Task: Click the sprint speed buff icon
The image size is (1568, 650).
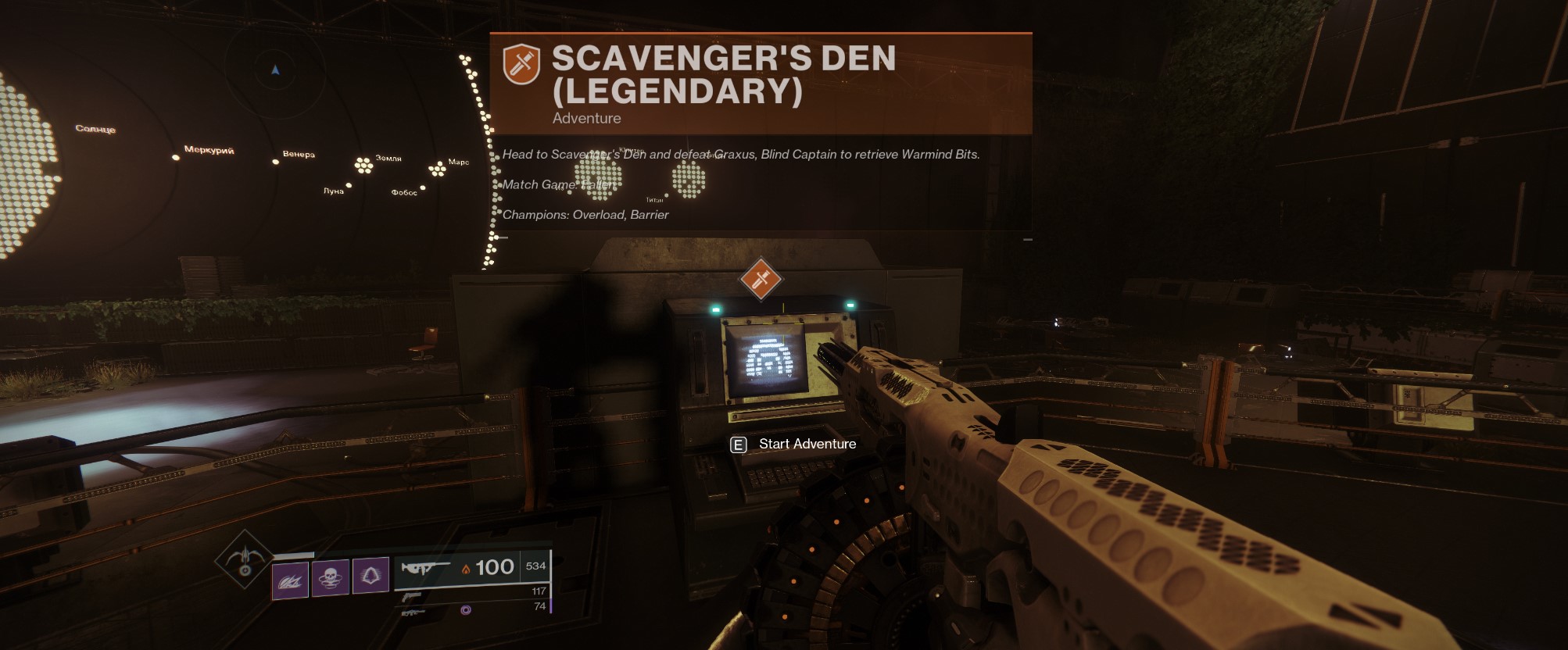Action: tap(291, 577)
